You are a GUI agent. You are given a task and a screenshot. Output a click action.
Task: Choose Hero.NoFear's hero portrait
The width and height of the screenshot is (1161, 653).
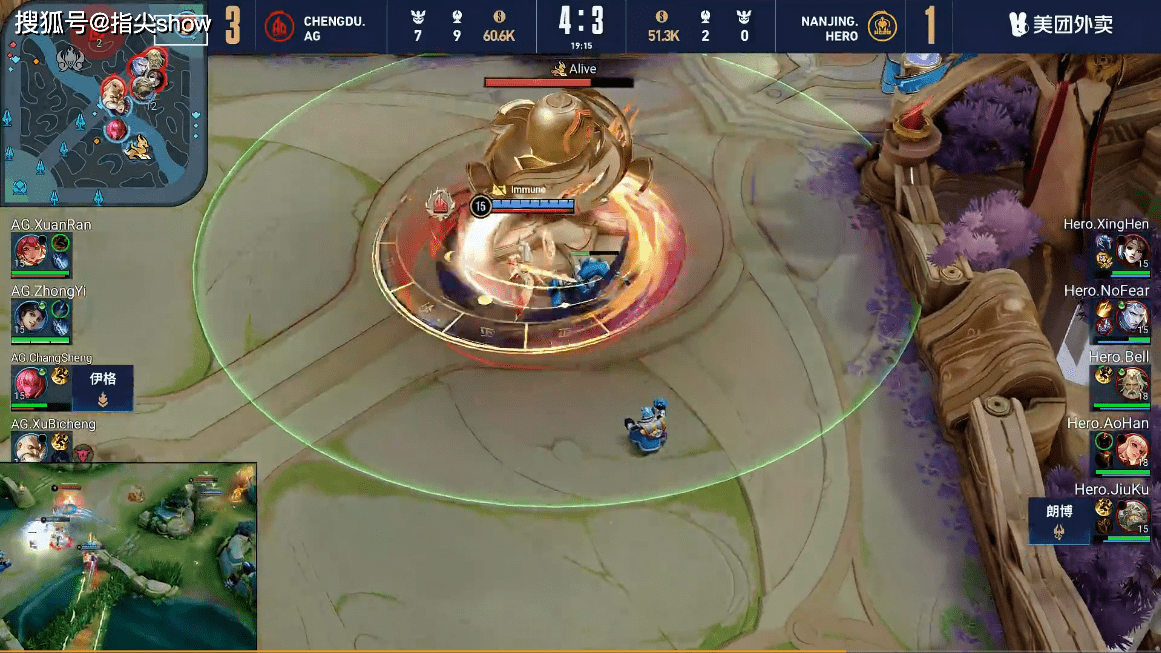pyautogui.click(x=1135, y=317)
